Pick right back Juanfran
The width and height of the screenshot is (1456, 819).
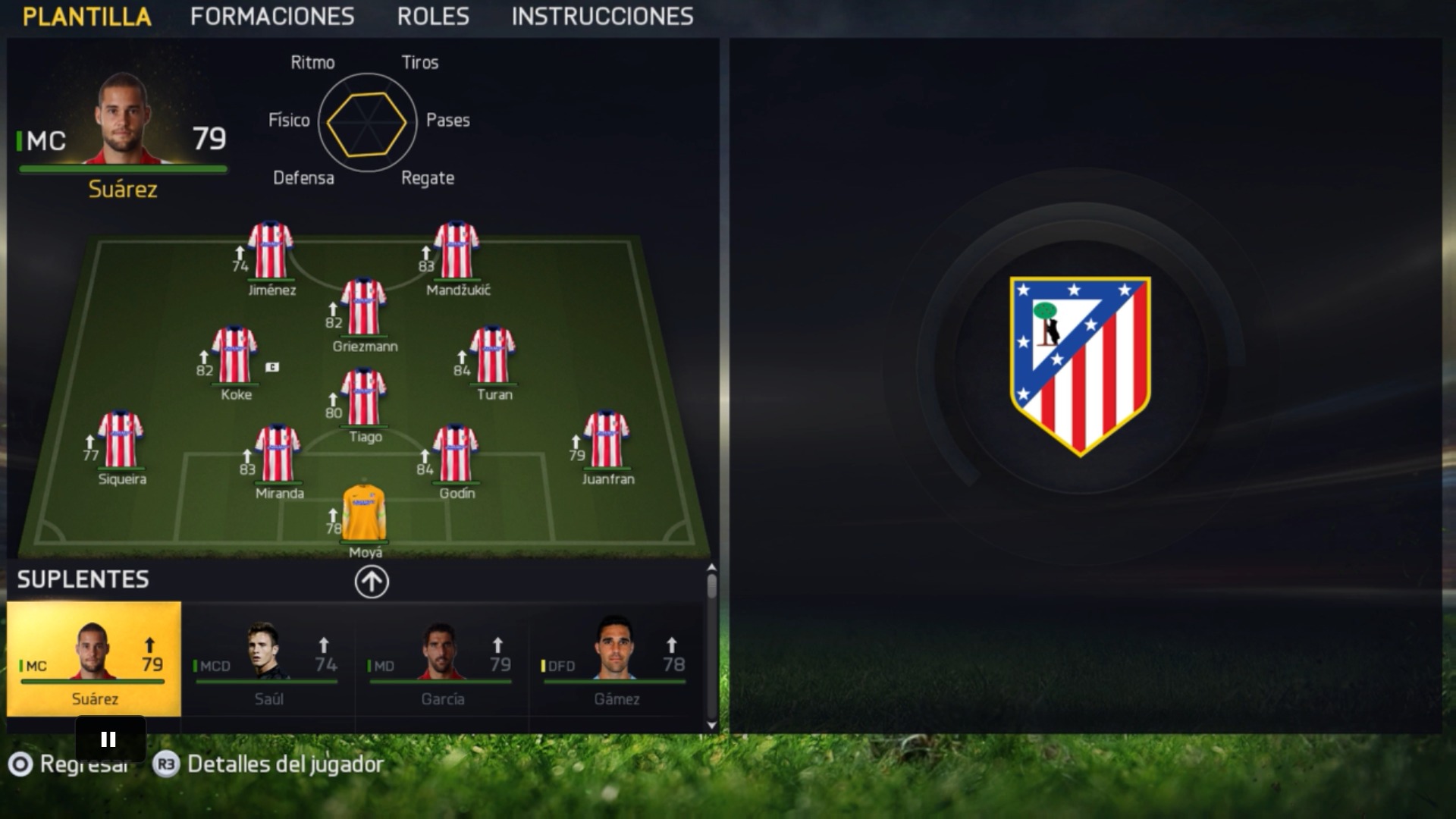coord(607,440)
